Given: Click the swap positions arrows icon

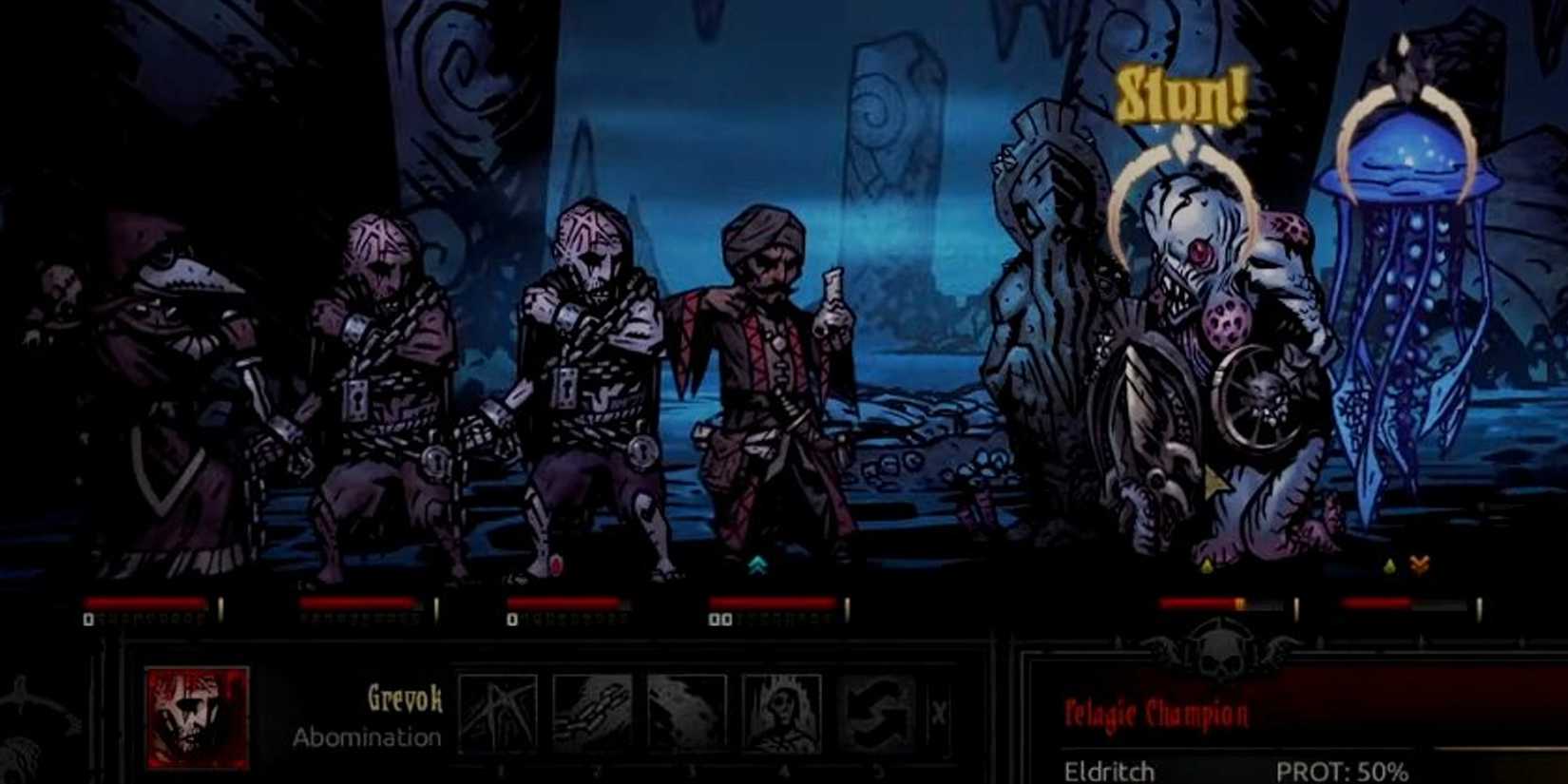Looking at the screenshot, I should point(879,710).
